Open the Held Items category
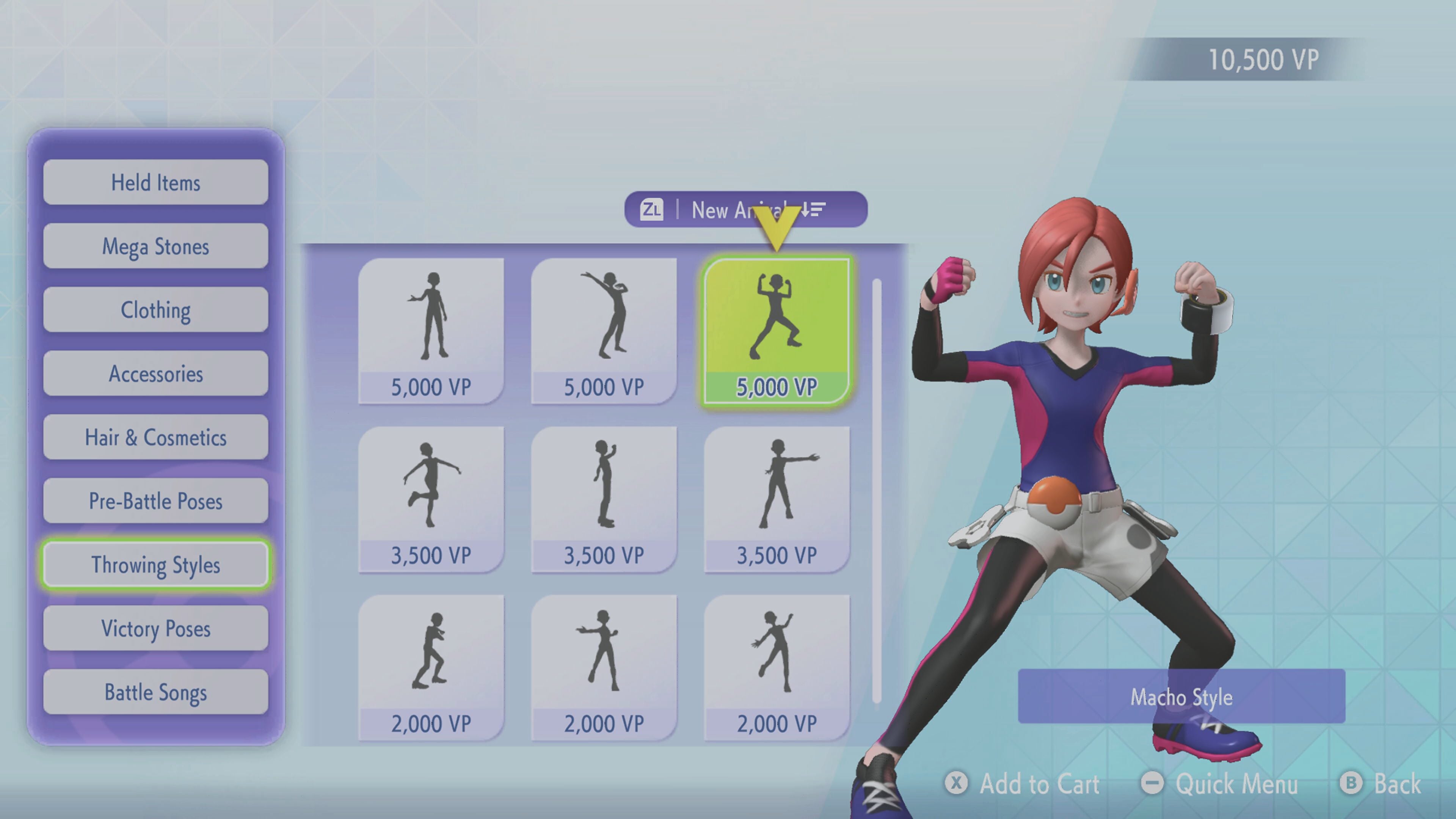 tap(155, 182)
